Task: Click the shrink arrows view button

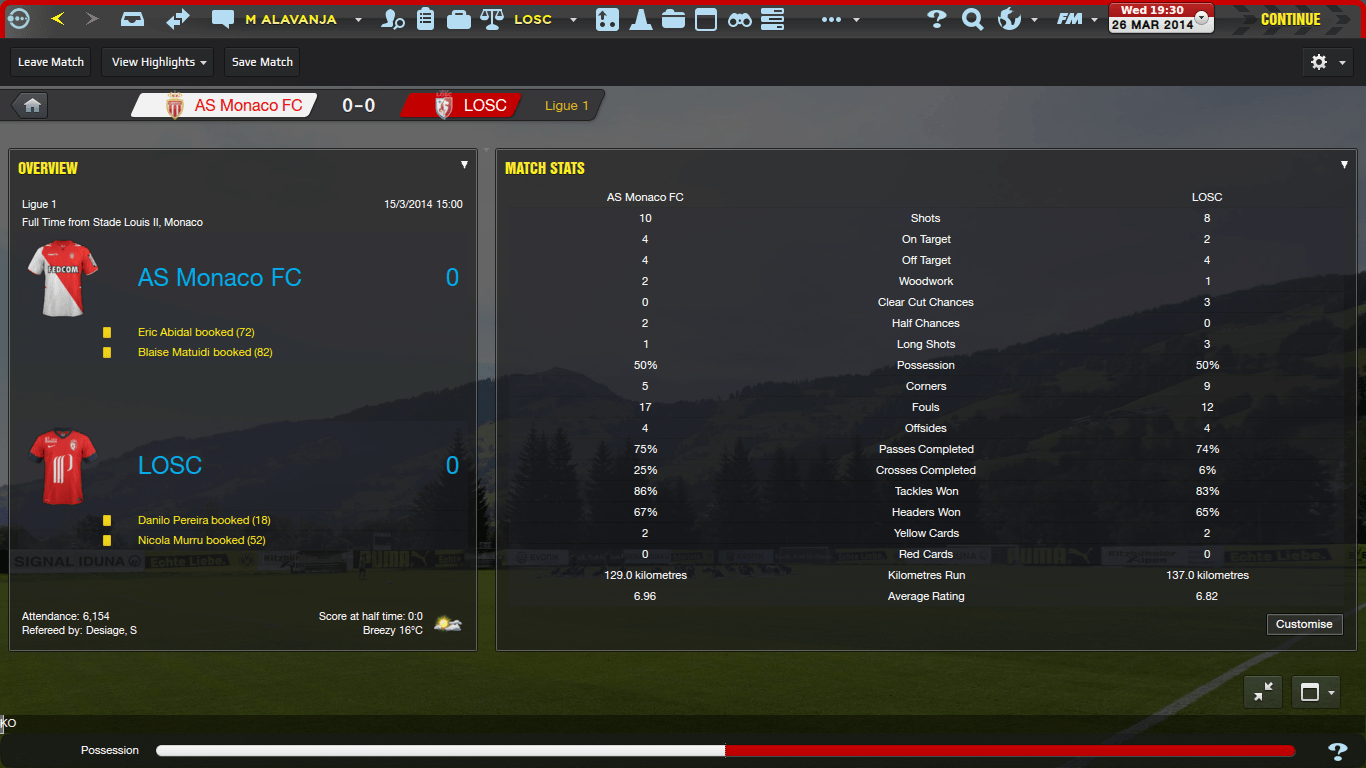Action: click(1263, 692)
